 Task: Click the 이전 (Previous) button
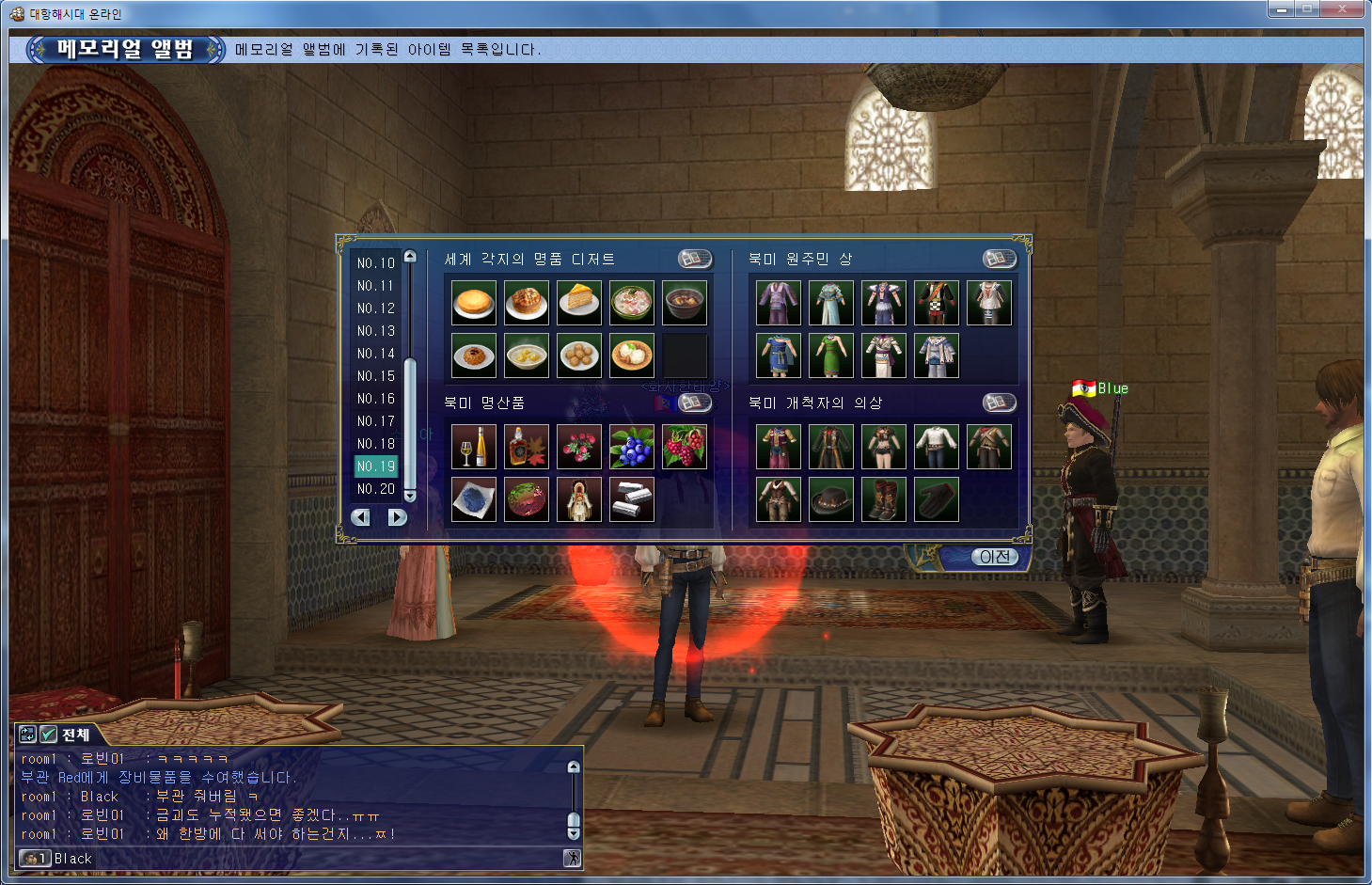click(994, 557)
